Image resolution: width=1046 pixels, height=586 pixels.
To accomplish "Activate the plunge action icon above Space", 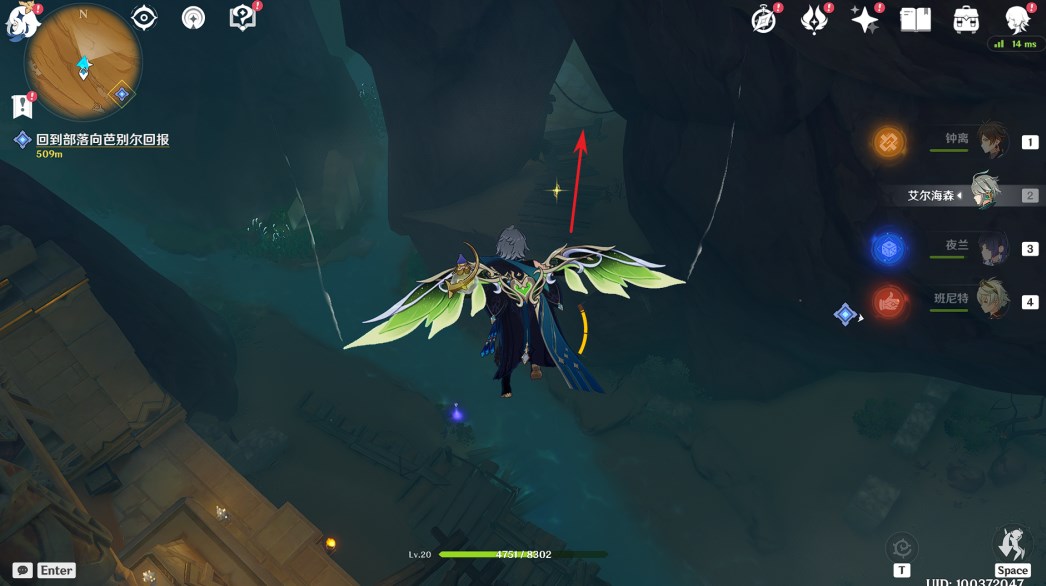I will point(1012,545).
